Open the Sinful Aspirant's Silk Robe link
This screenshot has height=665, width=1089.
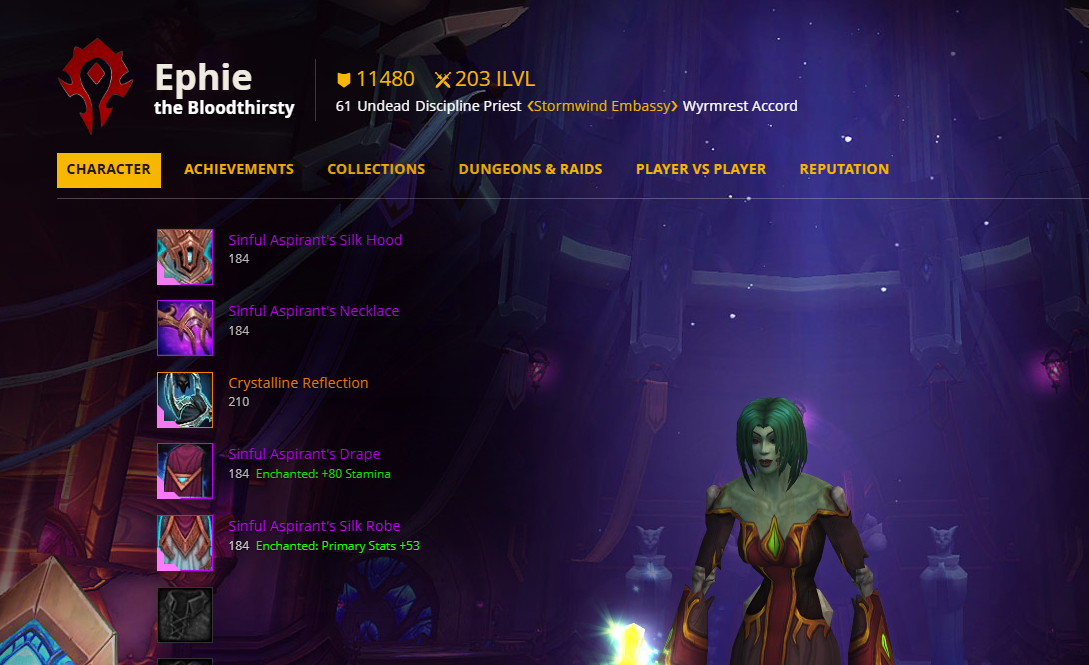314,526
